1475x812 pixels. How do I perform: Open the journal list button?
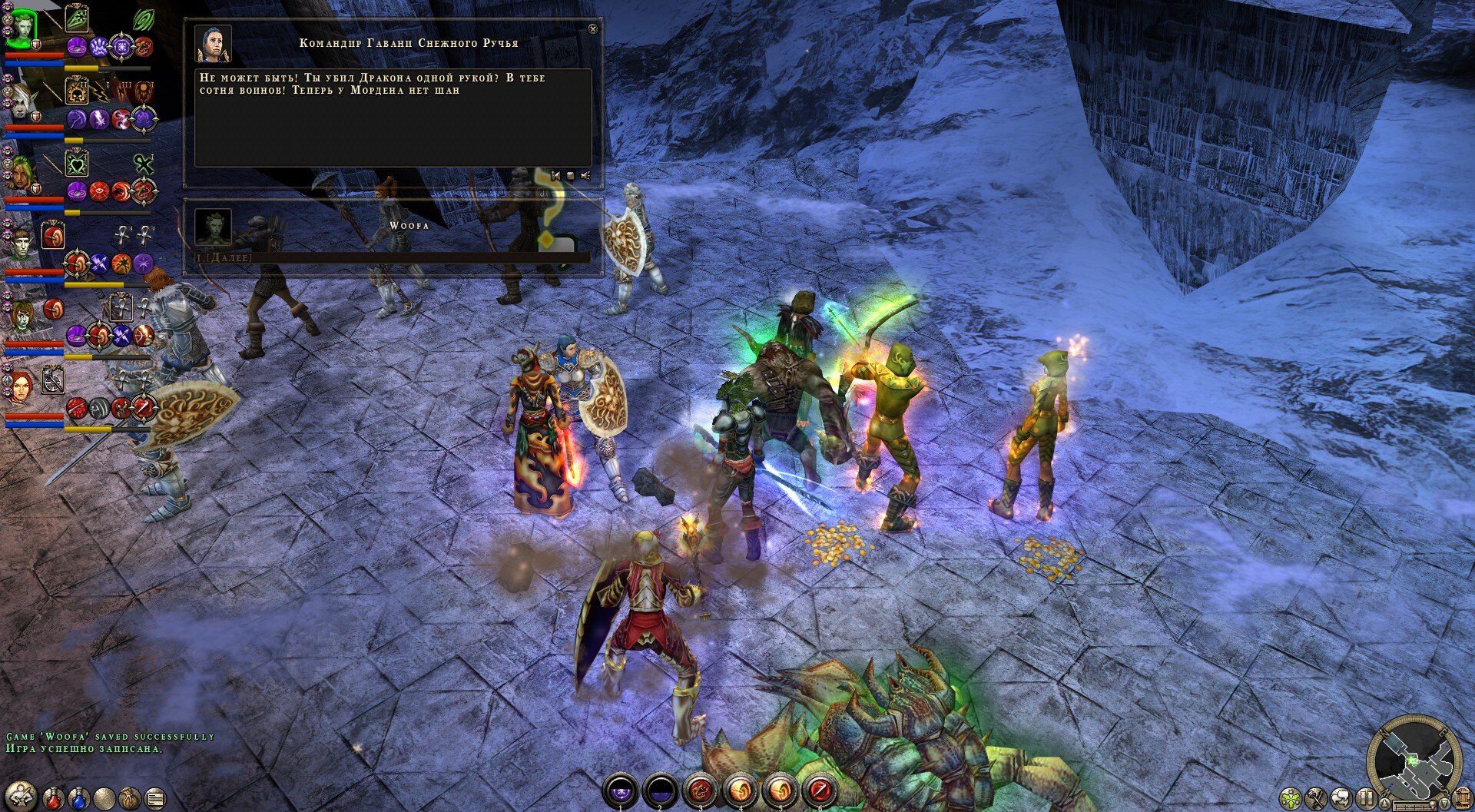click(155, 798)
